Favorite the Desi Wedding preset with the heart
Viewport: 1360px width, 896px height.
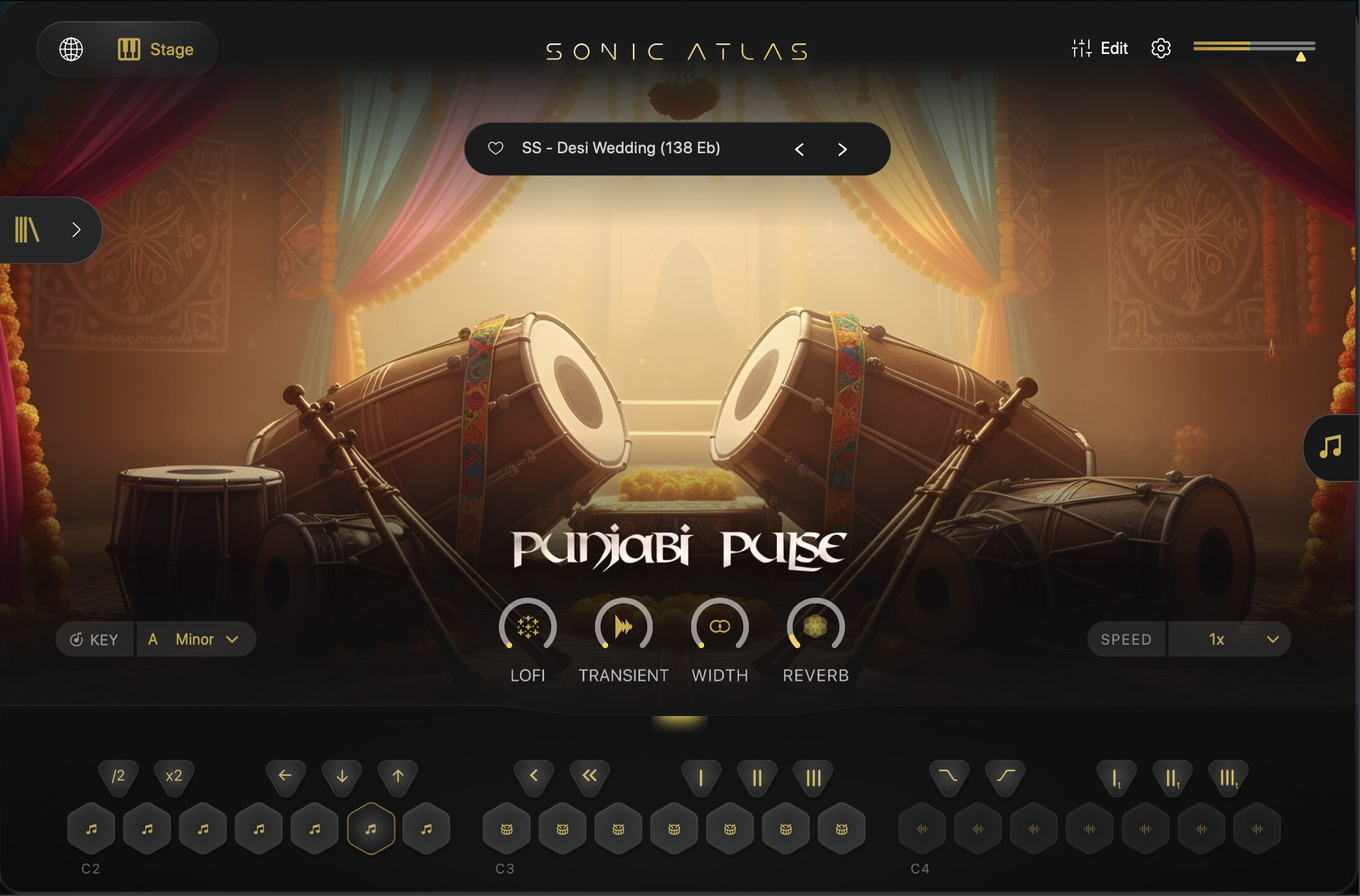click(495, 148)
